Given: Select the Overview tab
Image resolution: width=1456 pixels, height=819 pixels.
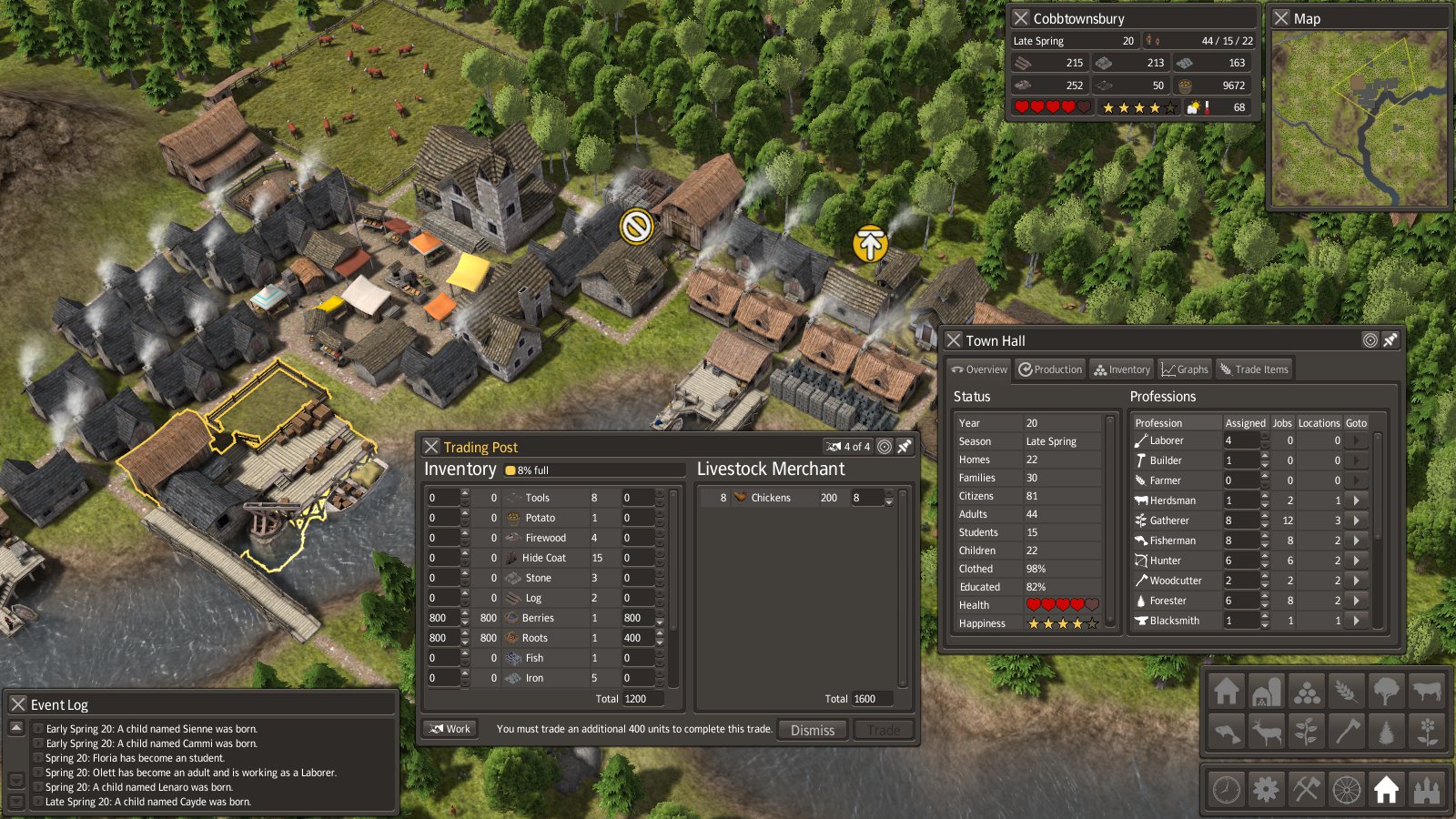Looking at the screenshot, I should point(979,369).
